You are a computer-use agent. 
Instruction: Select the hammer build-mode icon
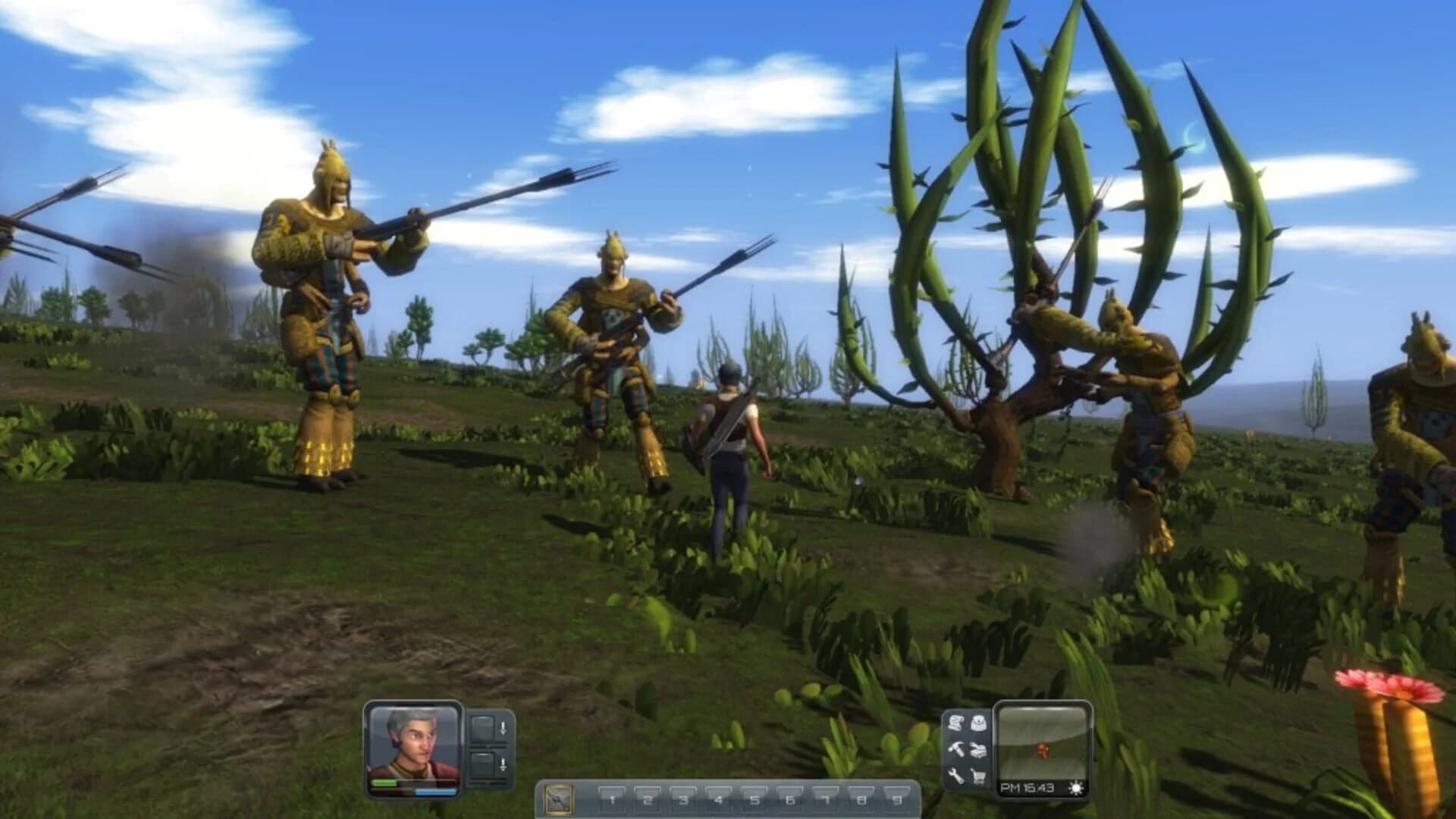click(x=956, y=751)
